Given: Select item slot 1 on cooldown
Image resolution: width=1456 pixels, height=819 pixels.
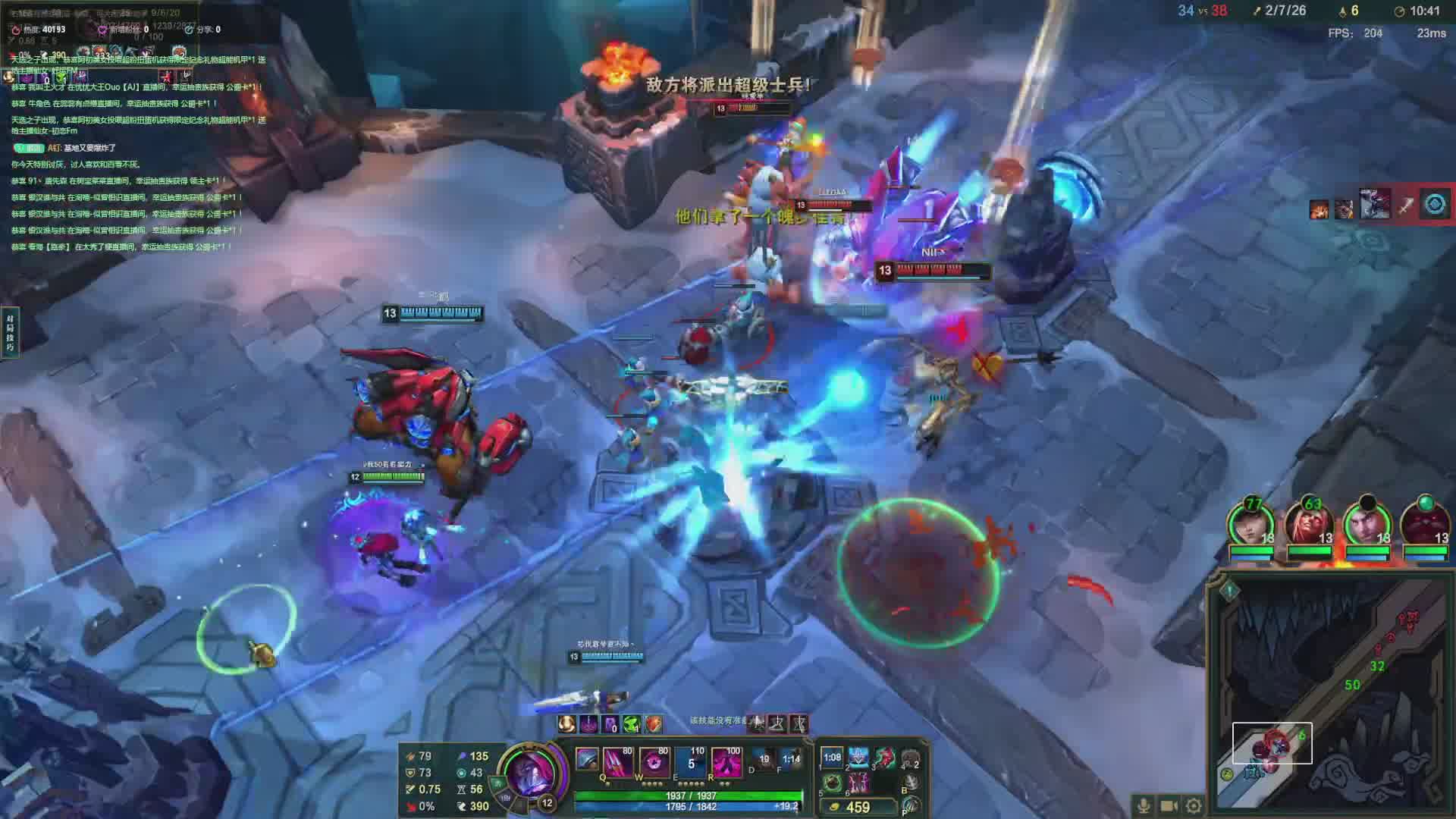Looking at the screenshot, I should point(832,758).
